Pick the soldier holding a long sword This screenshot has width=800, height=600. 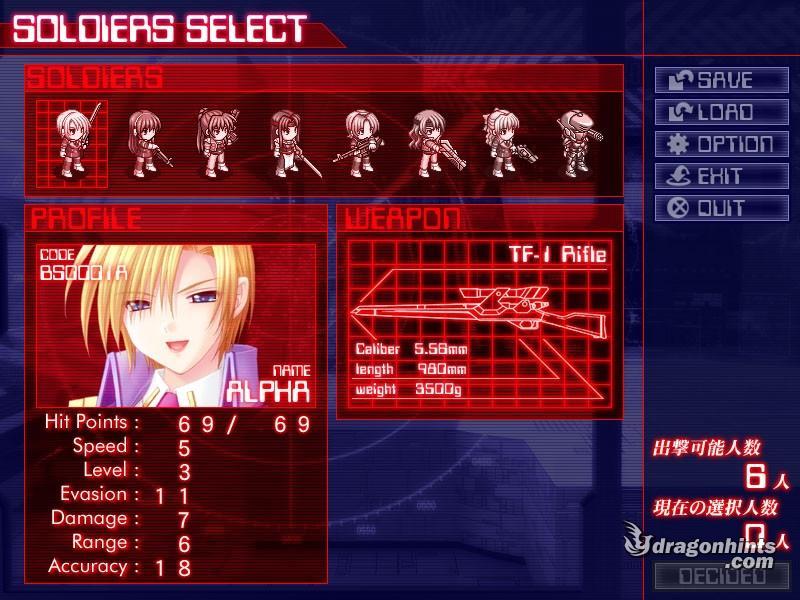(x=286, y=143)
